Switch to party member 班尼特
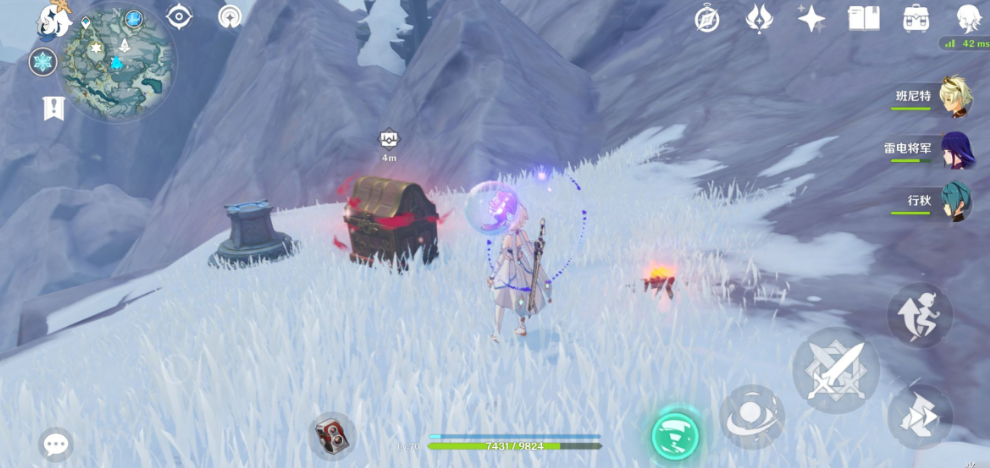The width and height of the screenshot is (990, 468). [x=953, y=95]
